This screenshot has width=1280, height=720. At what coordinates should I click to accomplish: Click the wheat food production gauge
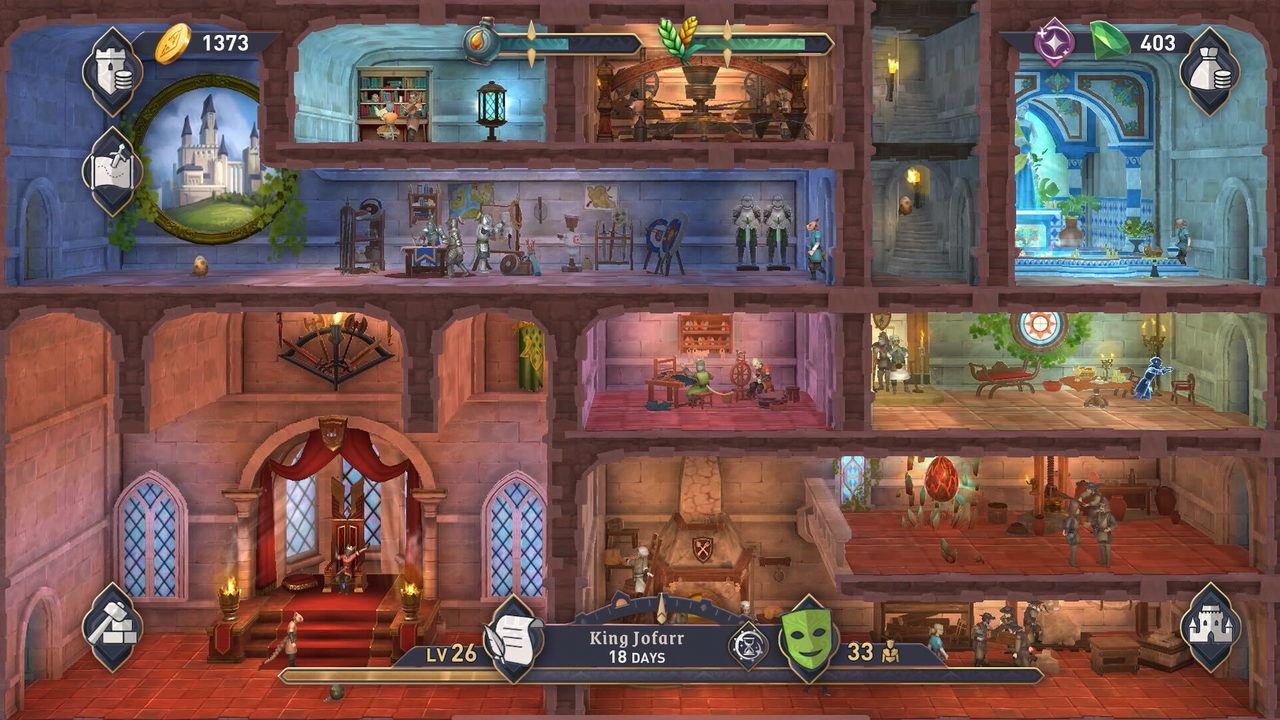(676, 40)
